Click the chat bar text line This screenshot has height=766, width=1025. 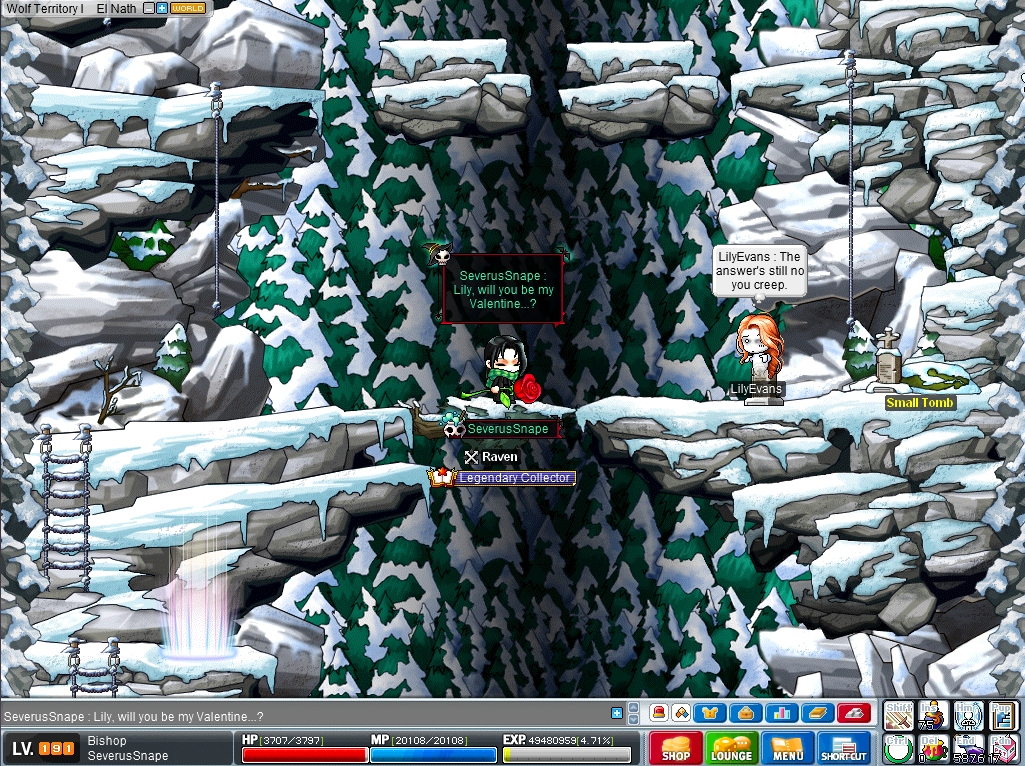pyautogui.click(x=300, y=716)
